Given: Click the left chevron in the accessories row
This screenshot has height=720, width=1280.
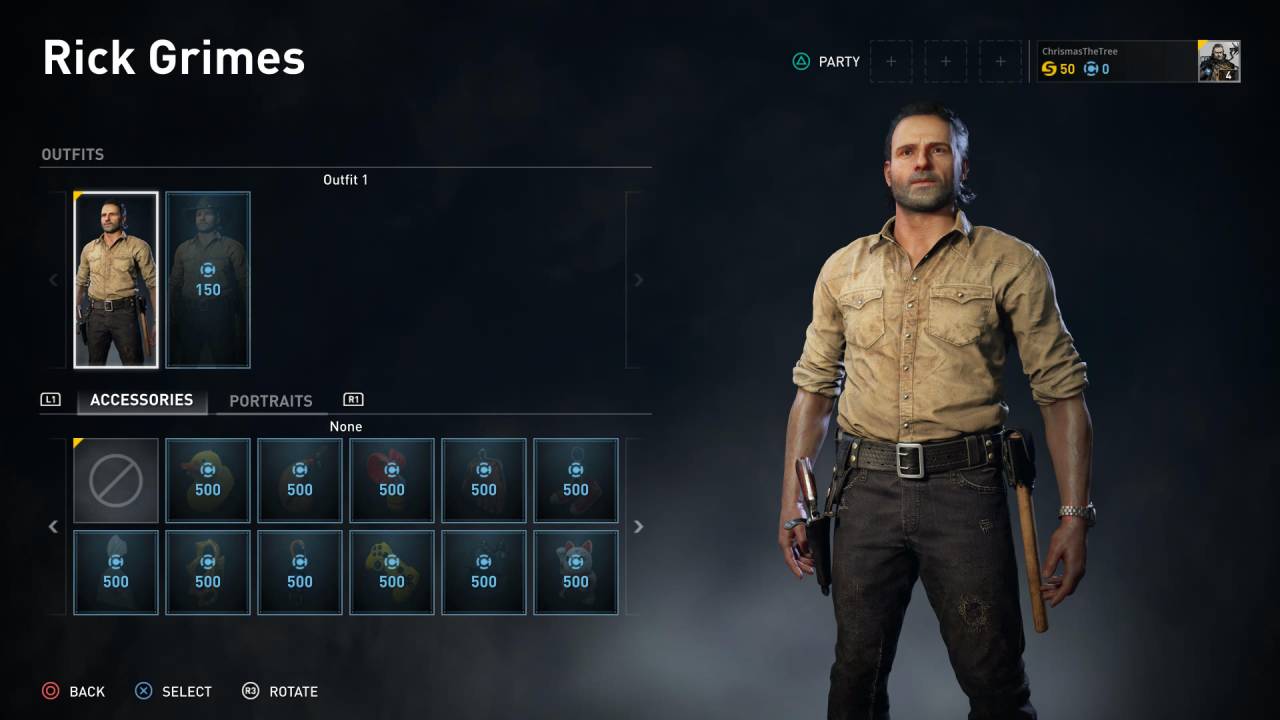Looking at the screenshot, I should pos(53,526).
